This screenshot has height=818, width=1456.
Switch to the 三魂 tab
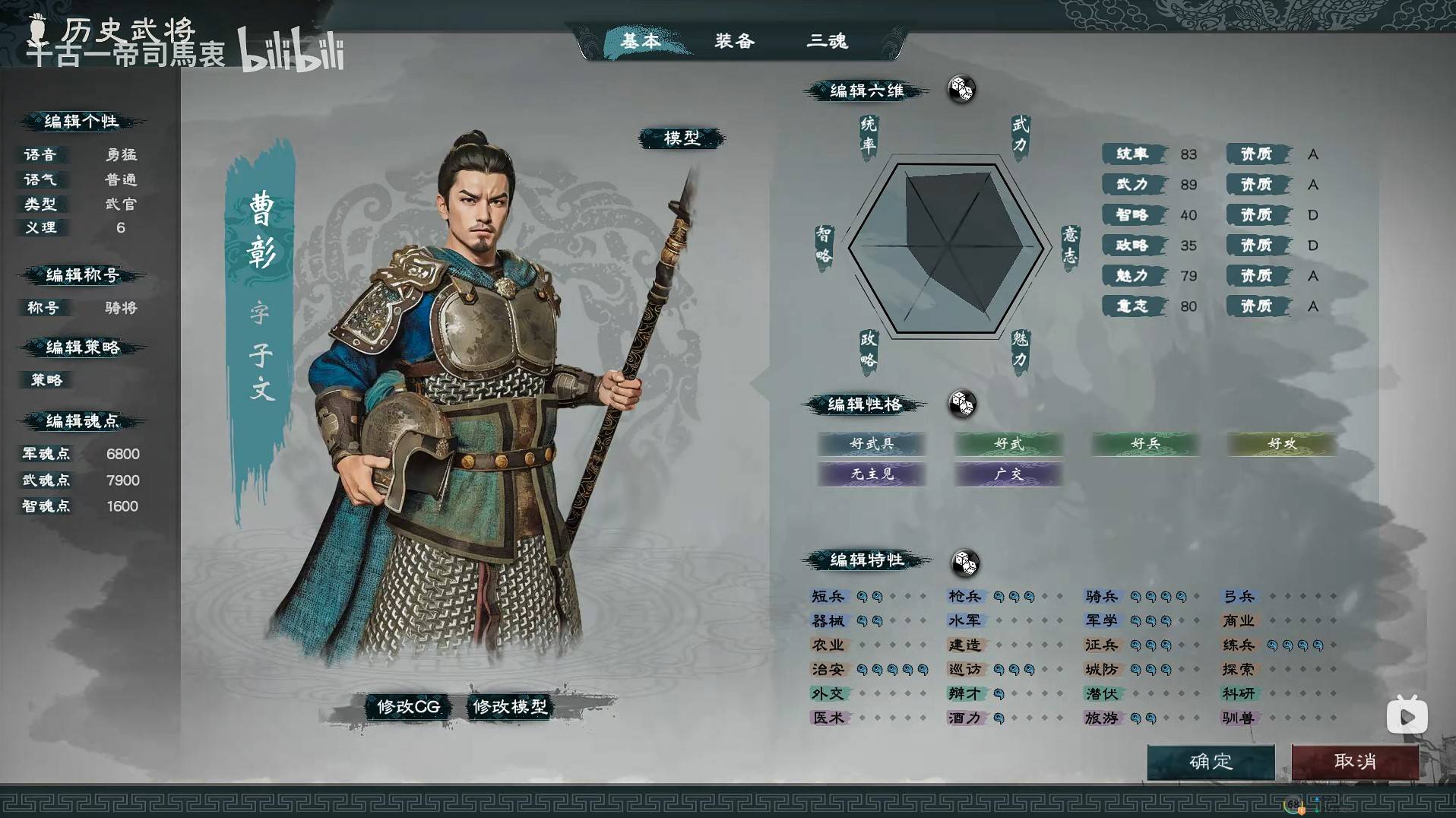click(828, 42)
